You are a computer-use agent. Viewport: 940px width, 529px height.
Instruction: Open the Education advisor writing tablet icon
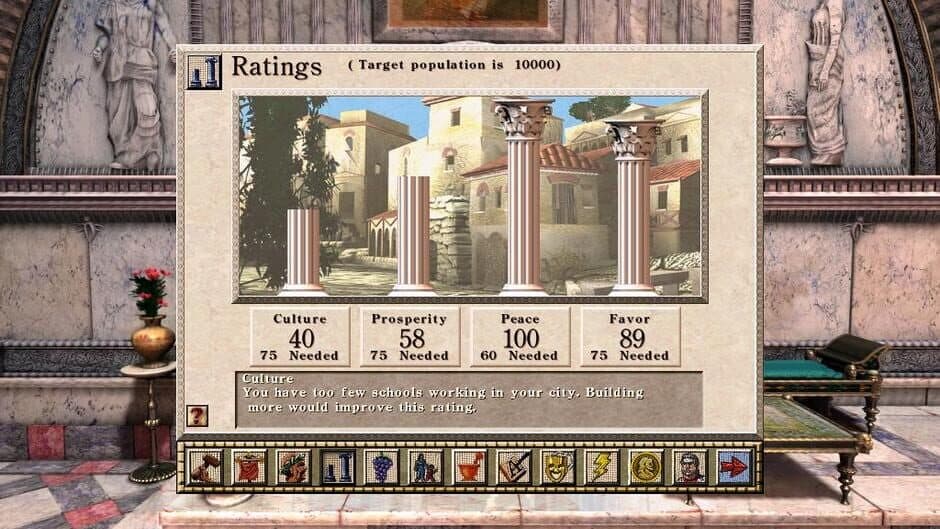pyautogui.click(x=513, y=467)
